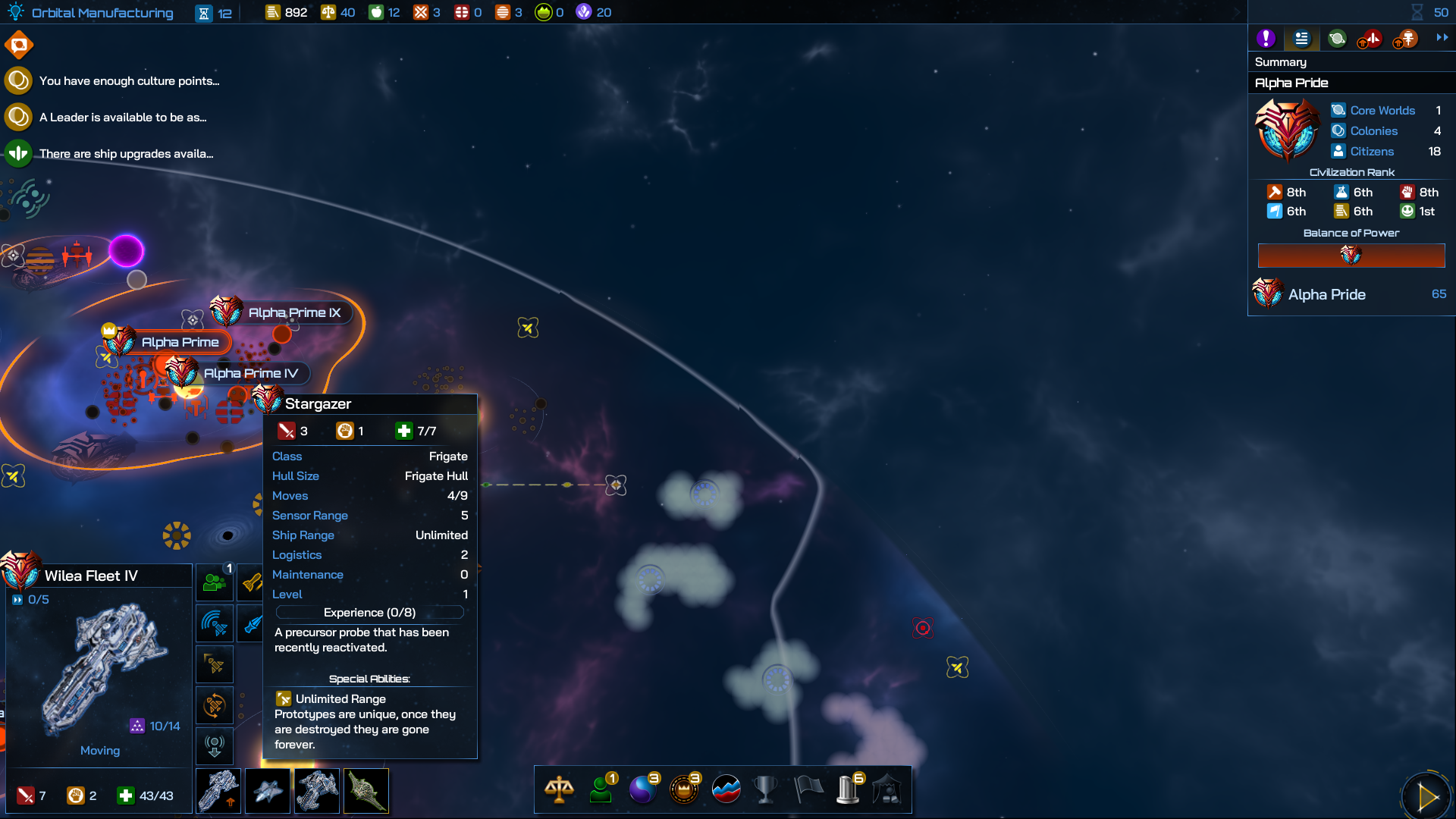Open the silver trophy victory screen
This screenshot has height=819, width=1456.
click(x=766, y=789)
